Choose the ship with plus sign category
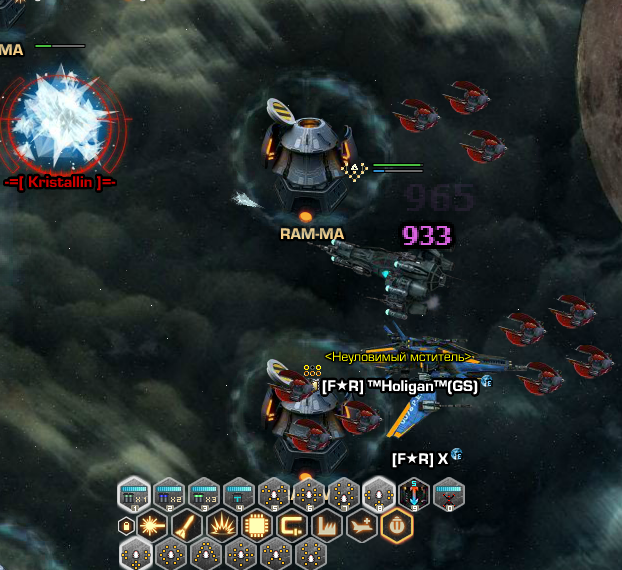 tap(360, 525)
